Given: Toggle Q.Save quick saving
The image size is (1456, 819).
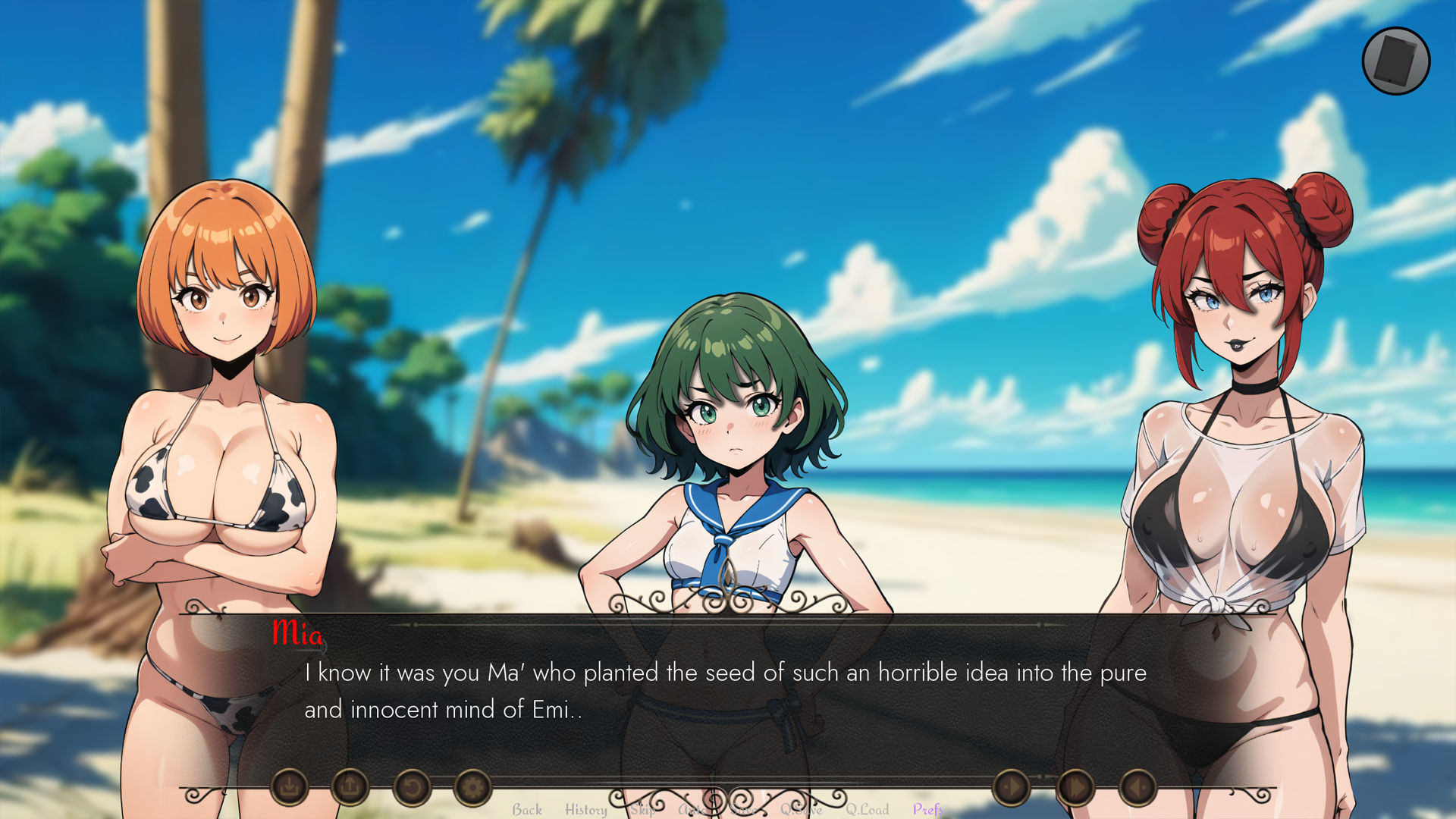Looking at the screenshot, I should tap(802, 810).
